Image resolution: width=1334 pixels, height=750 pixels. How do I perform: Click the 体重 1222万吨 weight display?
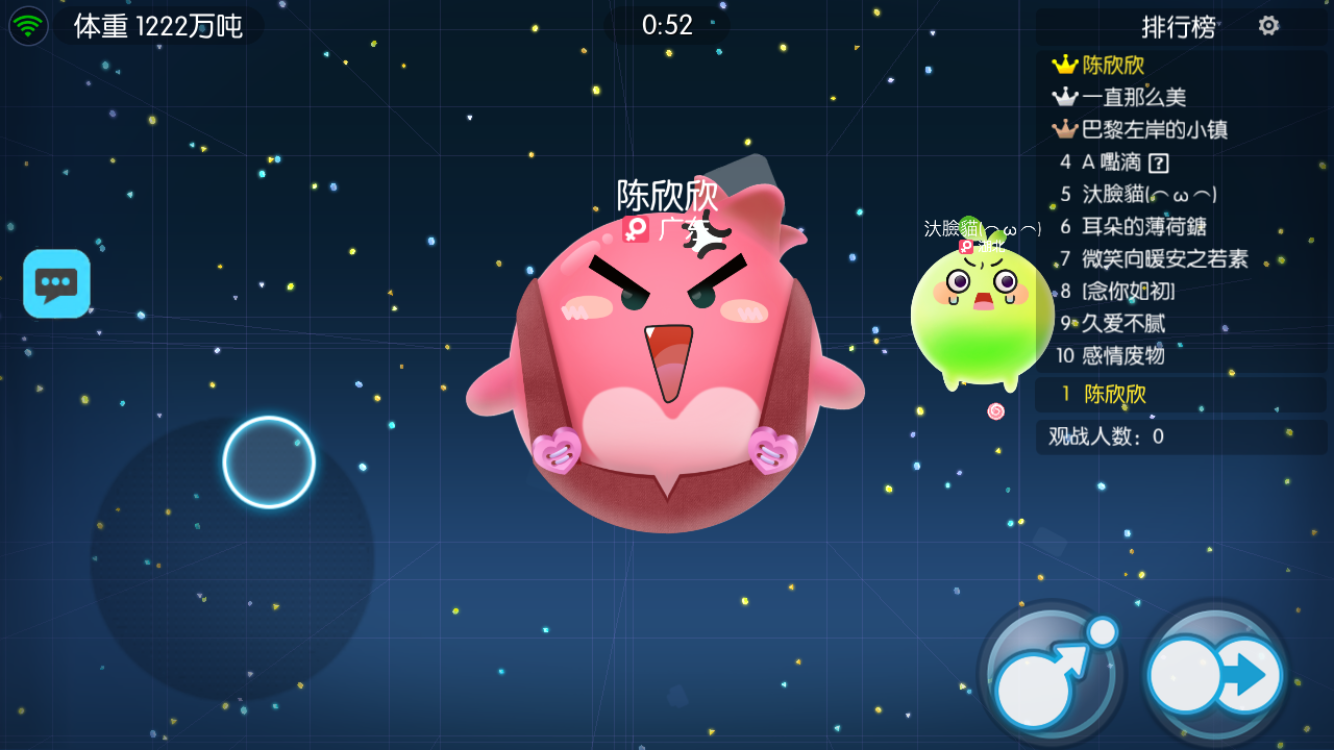[x=155, y=24]
